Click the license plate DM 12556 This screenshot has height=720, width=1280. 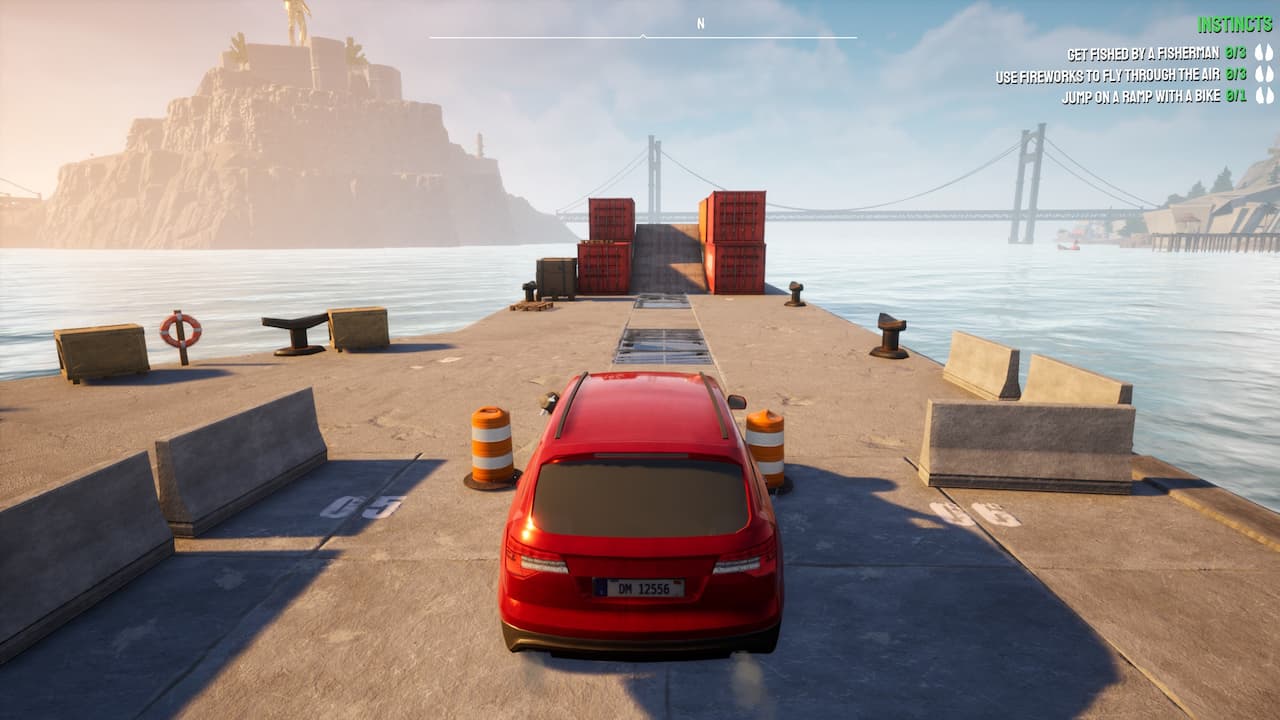pyautogui.click(x=638, y=587)
